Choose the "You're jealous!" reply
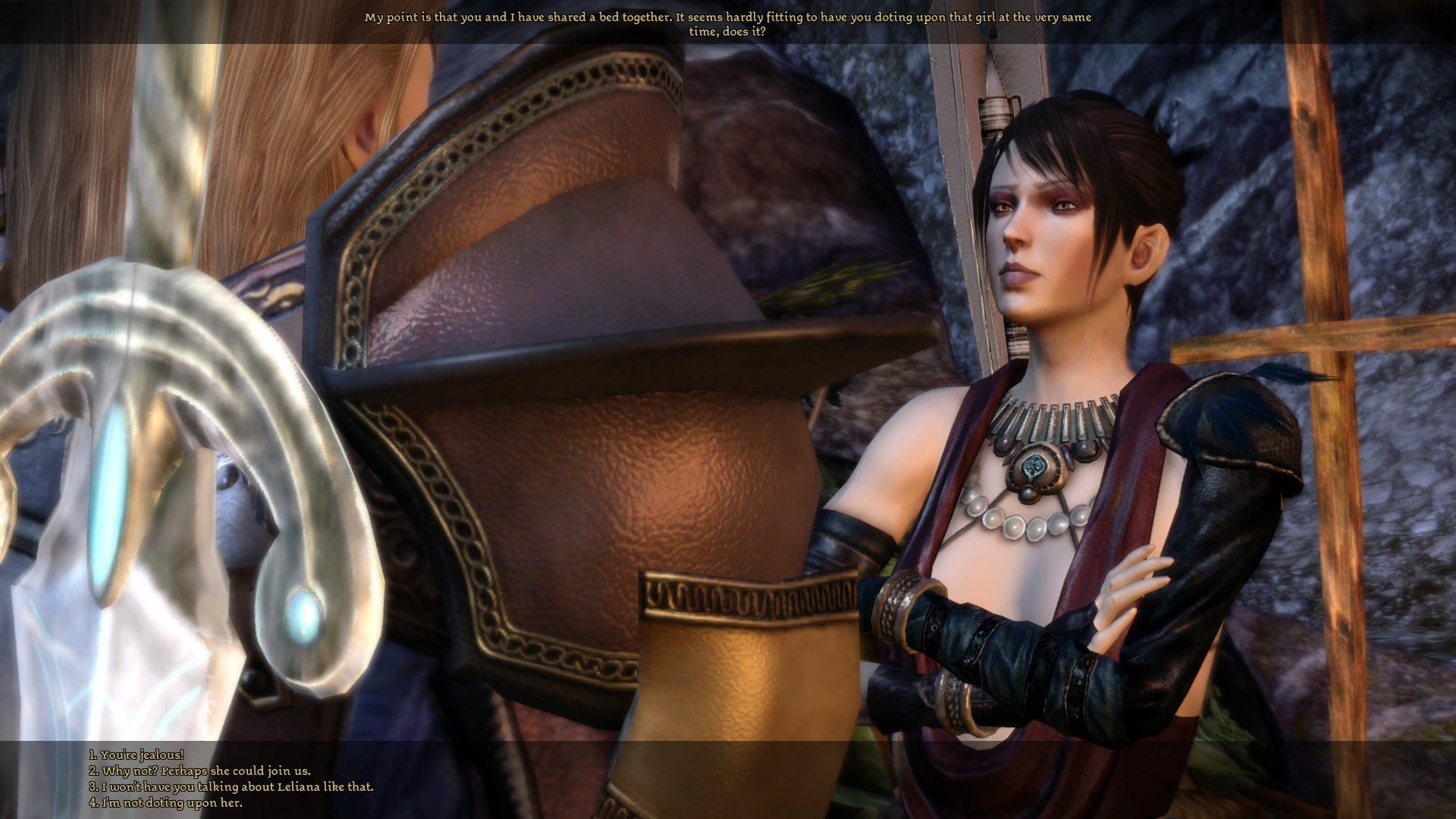This screenshot has width=1456, height=819. [136, 755]
